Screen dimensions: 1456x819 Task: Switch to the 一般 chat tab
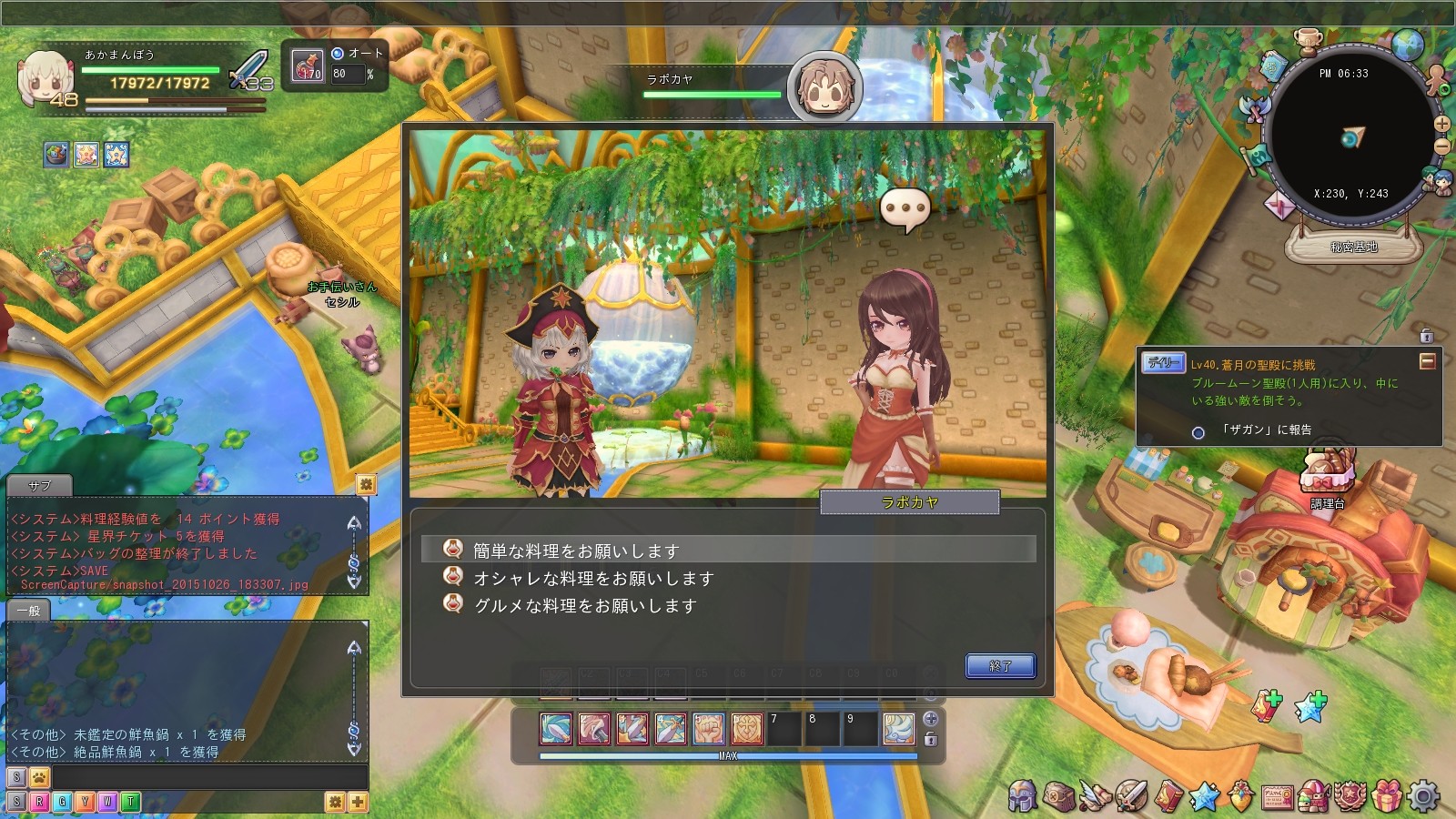(x=28, y=611)
